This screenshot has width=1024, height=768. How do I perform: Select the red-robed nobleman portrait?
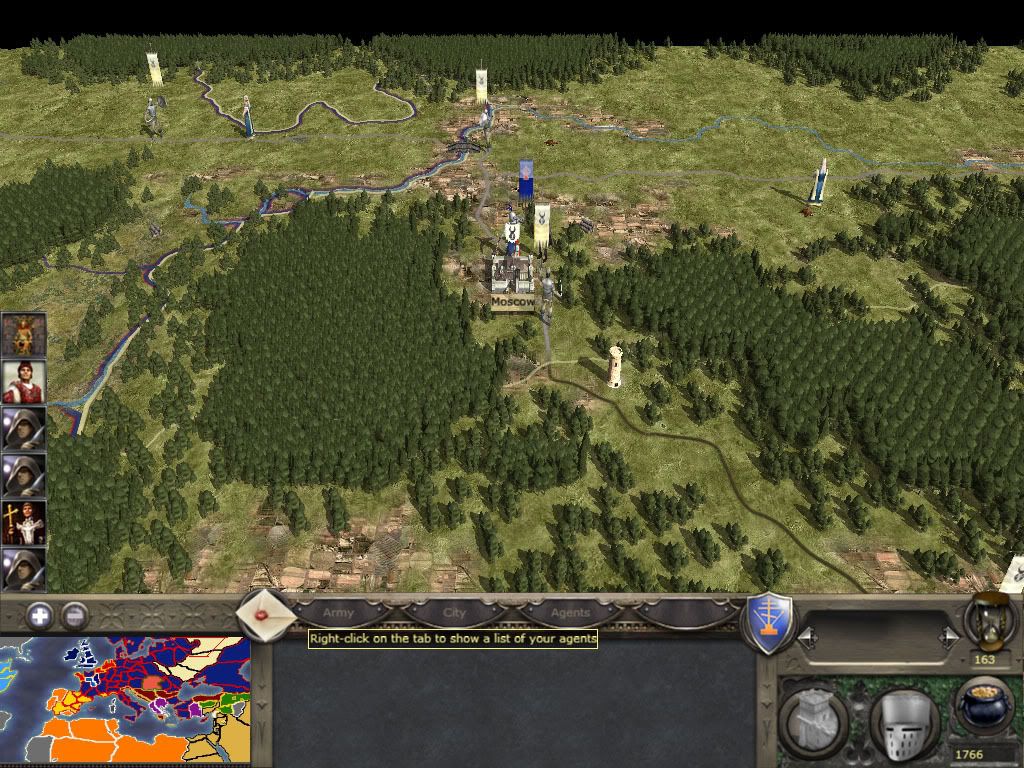click(23, 382)
